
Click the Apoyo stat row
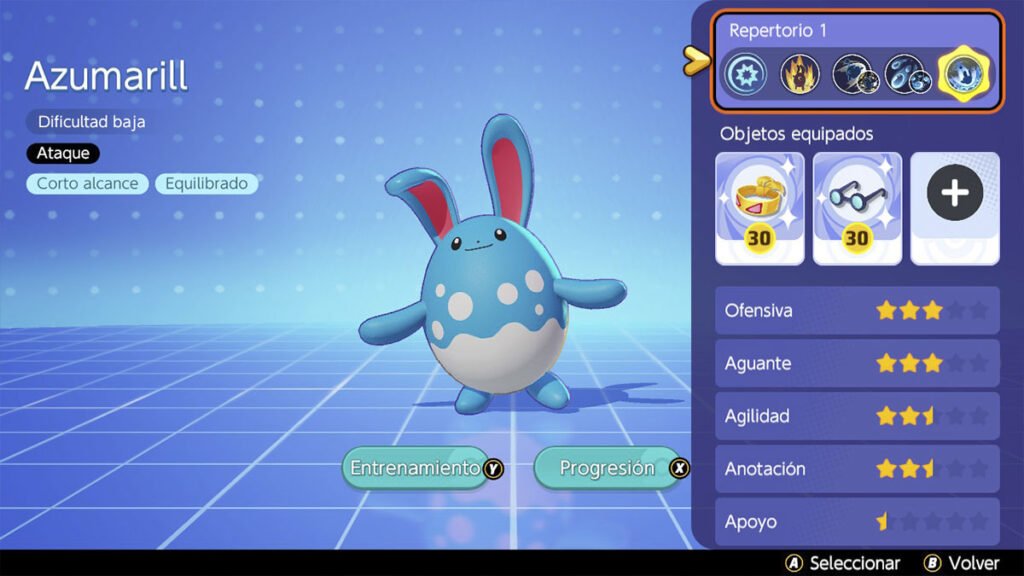(857, 521)
